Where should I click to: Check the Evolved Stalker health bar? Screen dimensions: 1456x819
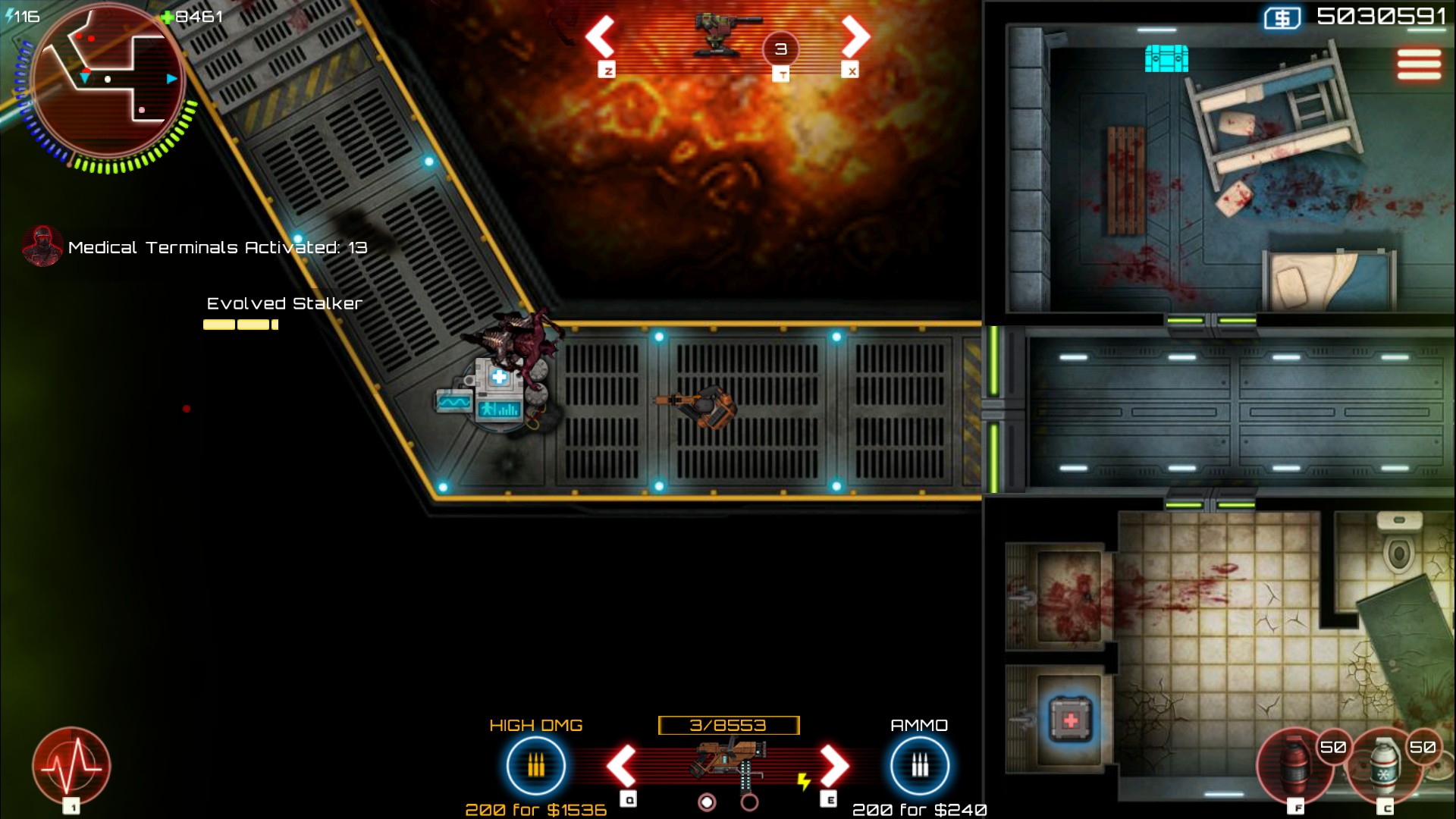pos(239,324)
